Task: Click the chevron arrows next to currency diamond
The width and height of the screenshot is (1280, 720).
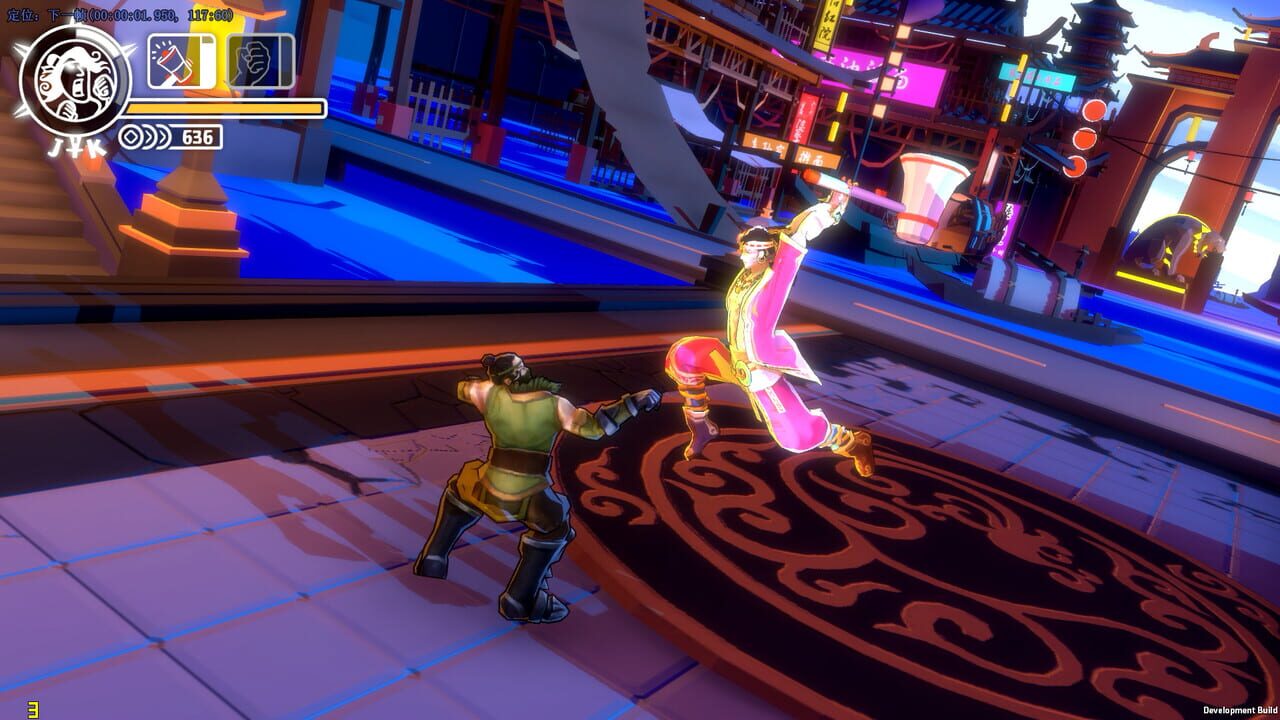Action: click(158, 135)
